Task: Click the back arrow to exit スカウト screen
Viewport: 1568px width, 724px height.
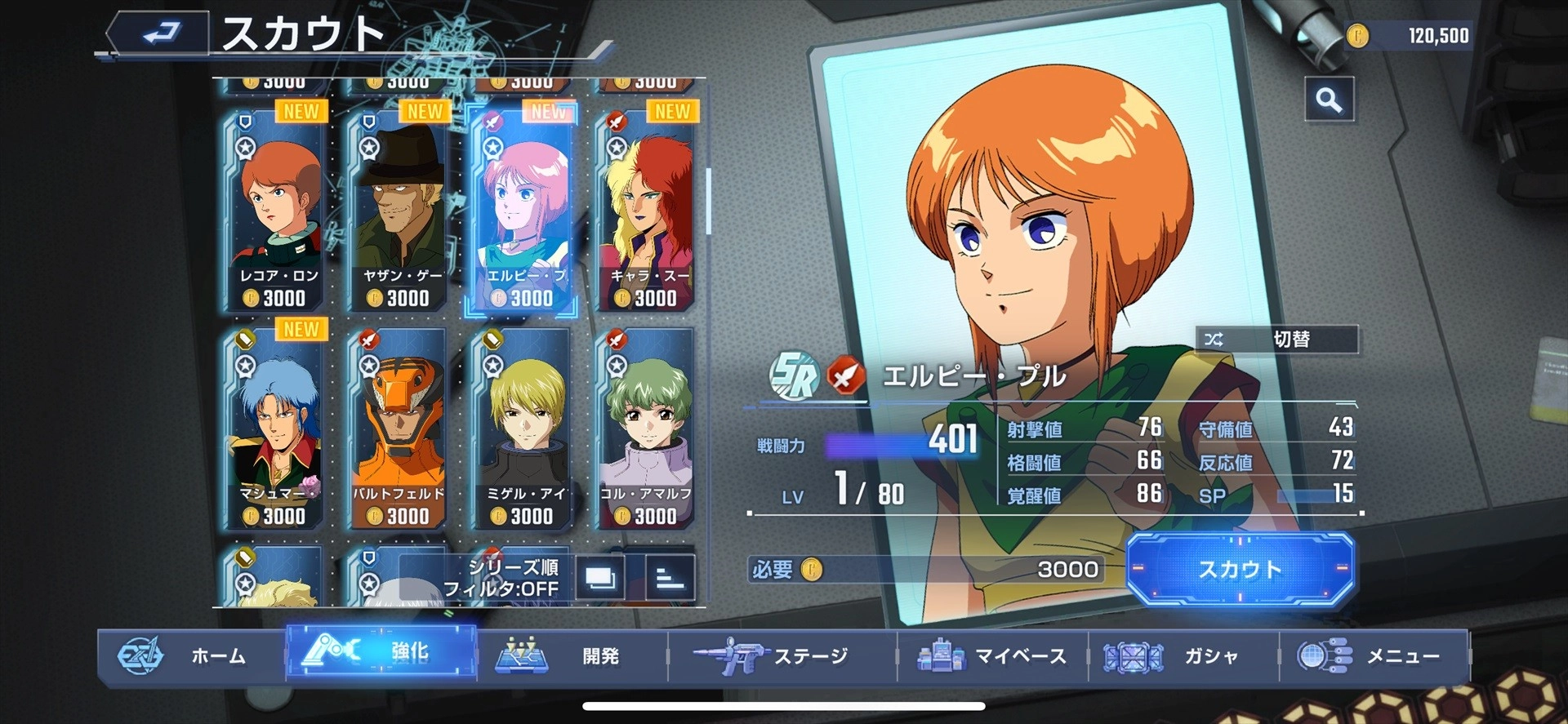Action: pos(160,29)
